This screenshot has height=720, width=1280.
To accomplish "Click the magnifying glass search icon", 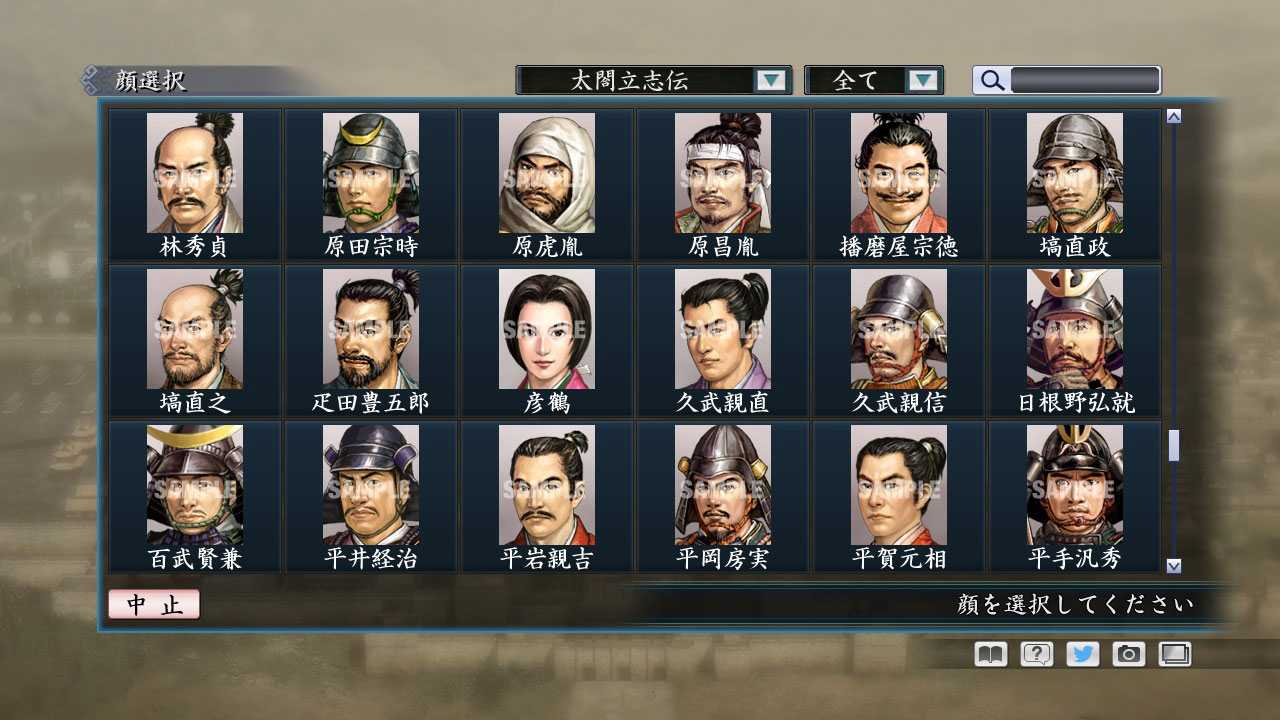I will coord(990,80).
